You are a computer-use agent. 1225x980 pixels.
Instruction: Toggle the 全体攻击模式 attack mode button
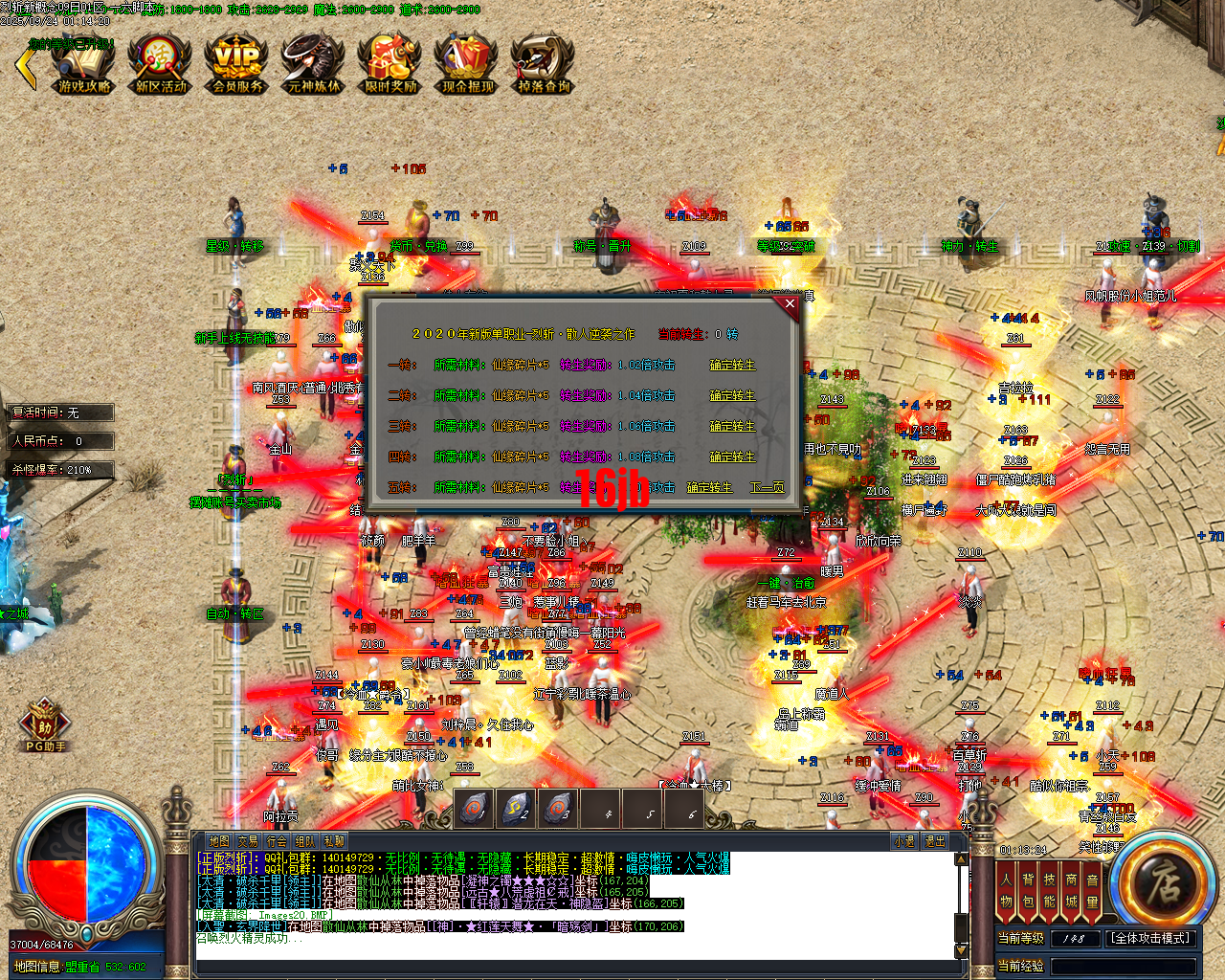coord(1150,938)
